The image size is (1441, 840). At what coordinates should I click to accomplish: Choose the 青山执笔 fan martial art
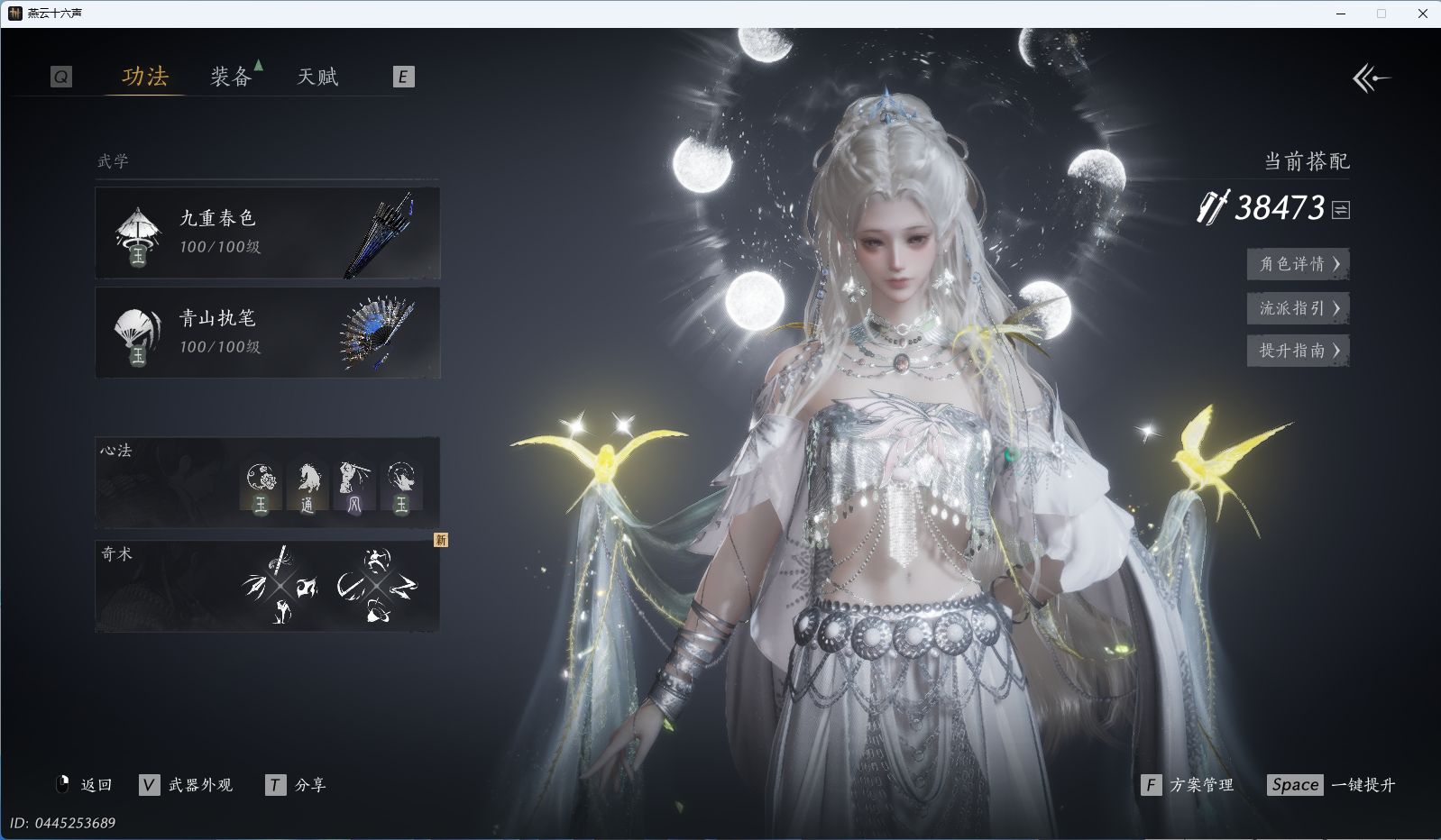coord(268,333)
